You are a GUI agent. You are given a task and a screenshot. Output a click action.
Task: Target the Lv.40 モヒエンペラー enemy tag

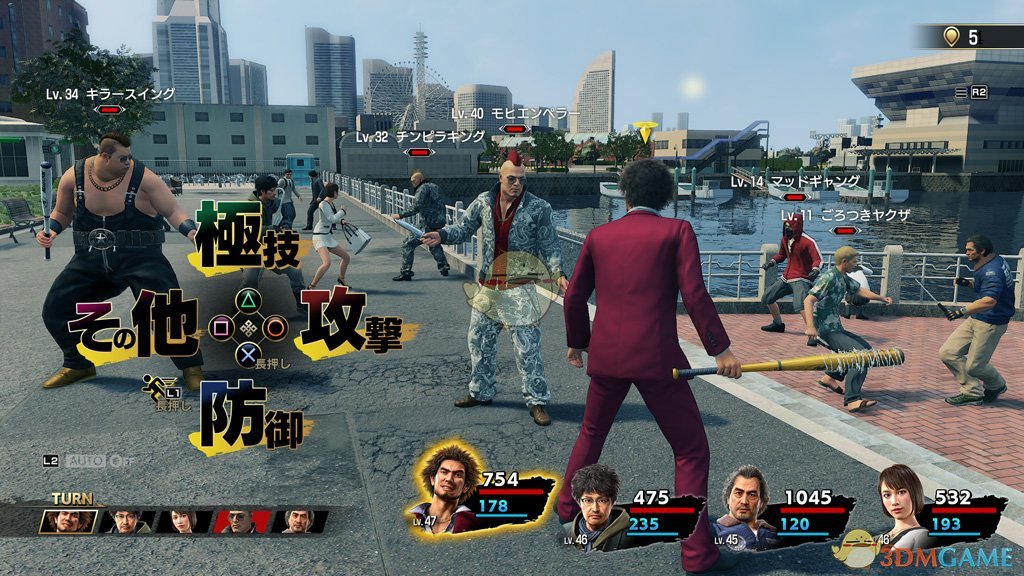point(510,115)
